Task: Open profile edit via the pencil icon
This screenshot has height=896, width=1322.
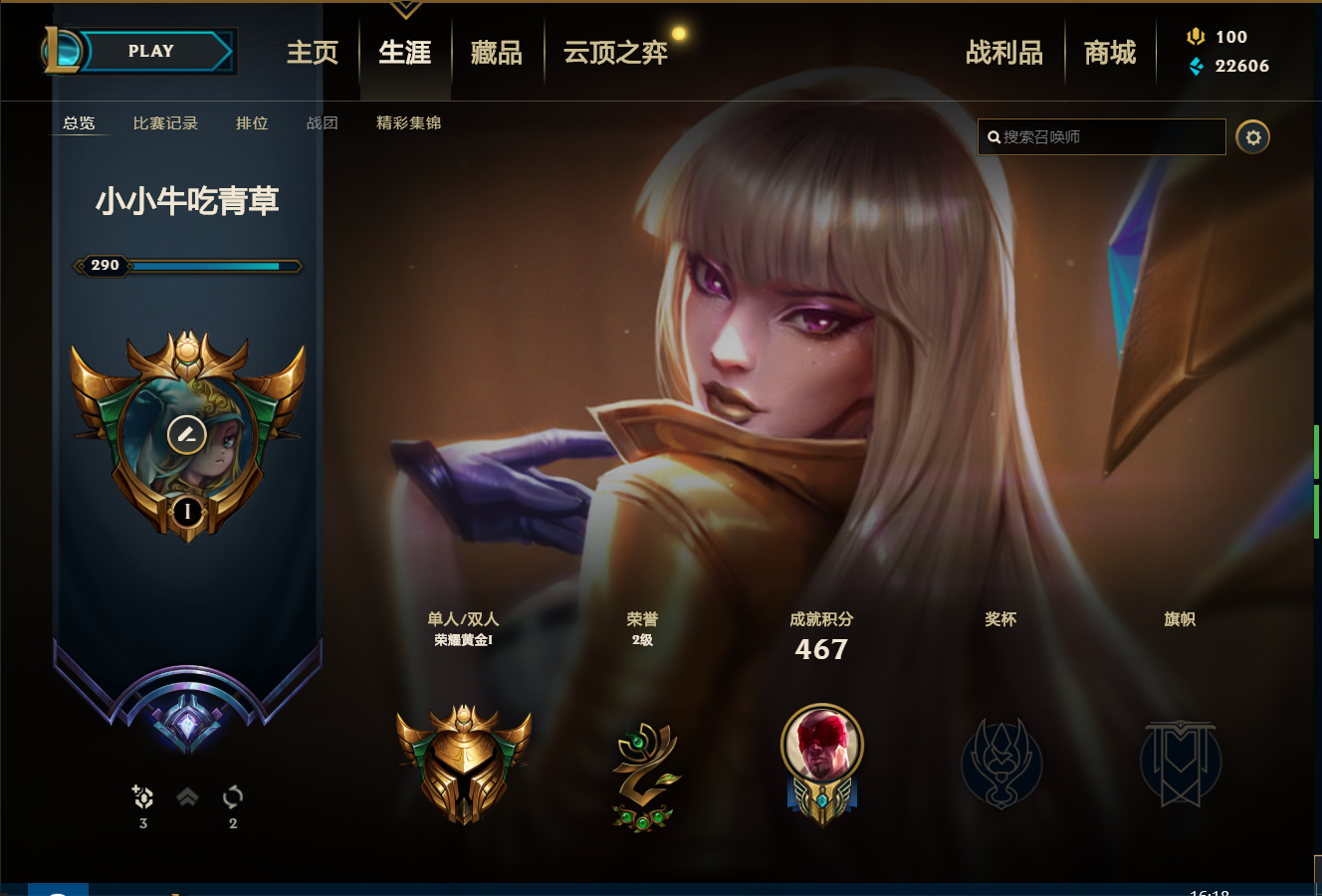Action: 187,432
